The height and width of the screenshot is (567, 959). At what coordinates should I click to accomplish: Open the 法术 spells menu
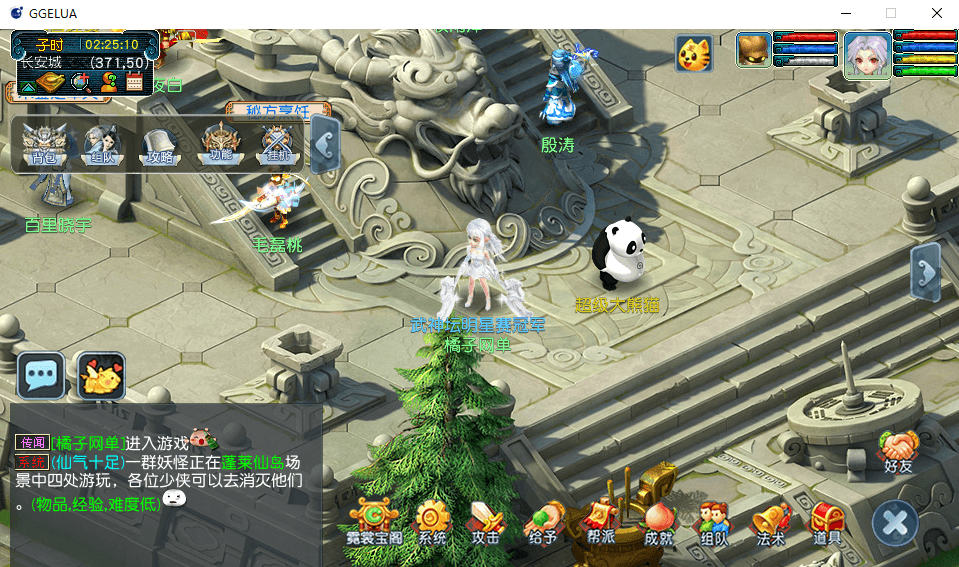coord(770,521)
